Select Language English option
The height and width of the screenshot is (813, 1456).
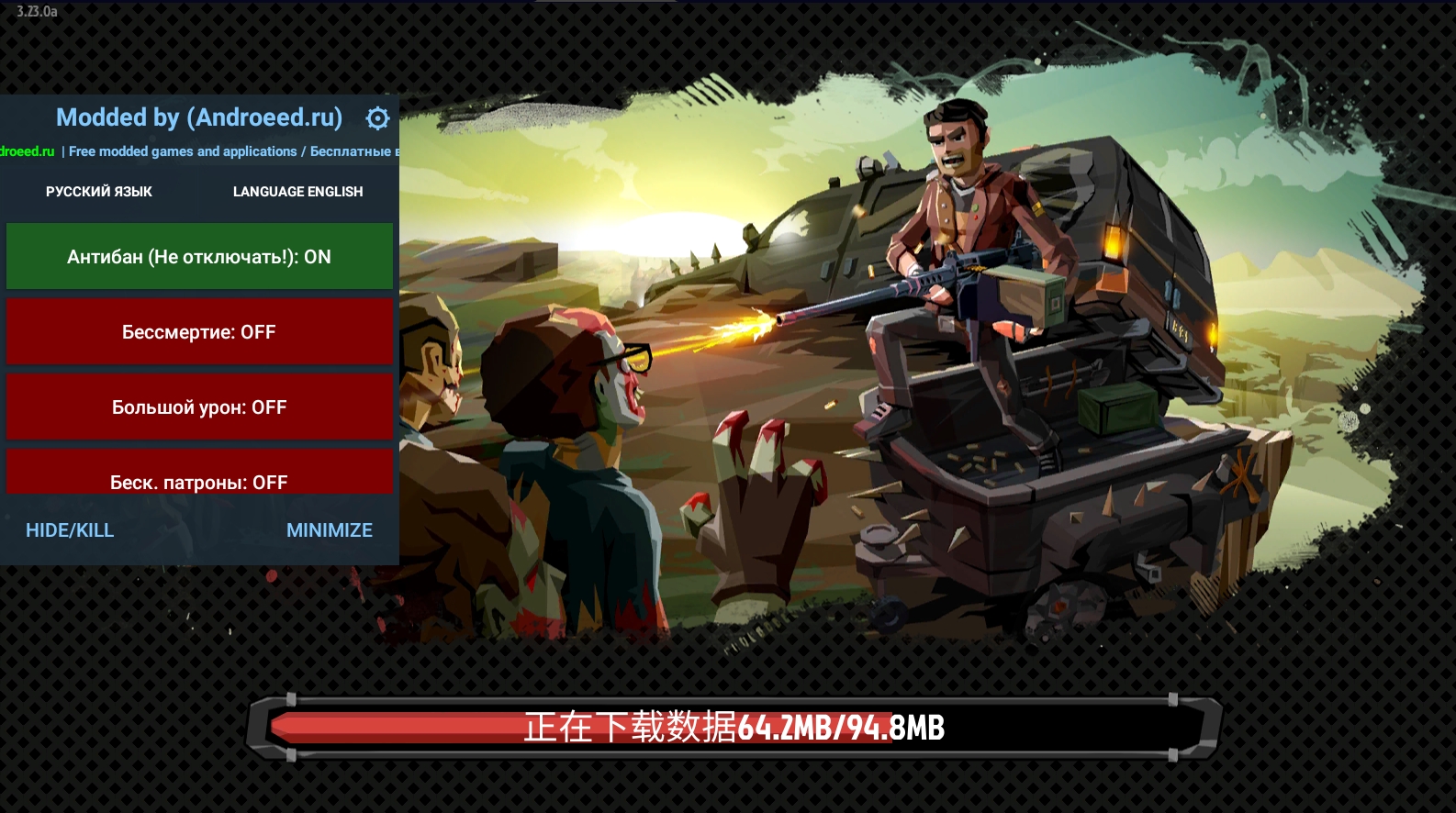(297, 192)
